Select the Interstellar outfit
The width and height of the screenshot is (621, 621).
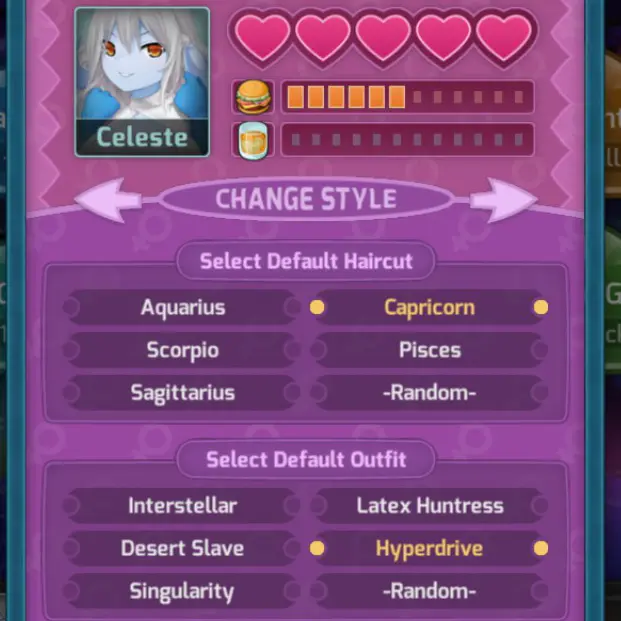(185, 506)
